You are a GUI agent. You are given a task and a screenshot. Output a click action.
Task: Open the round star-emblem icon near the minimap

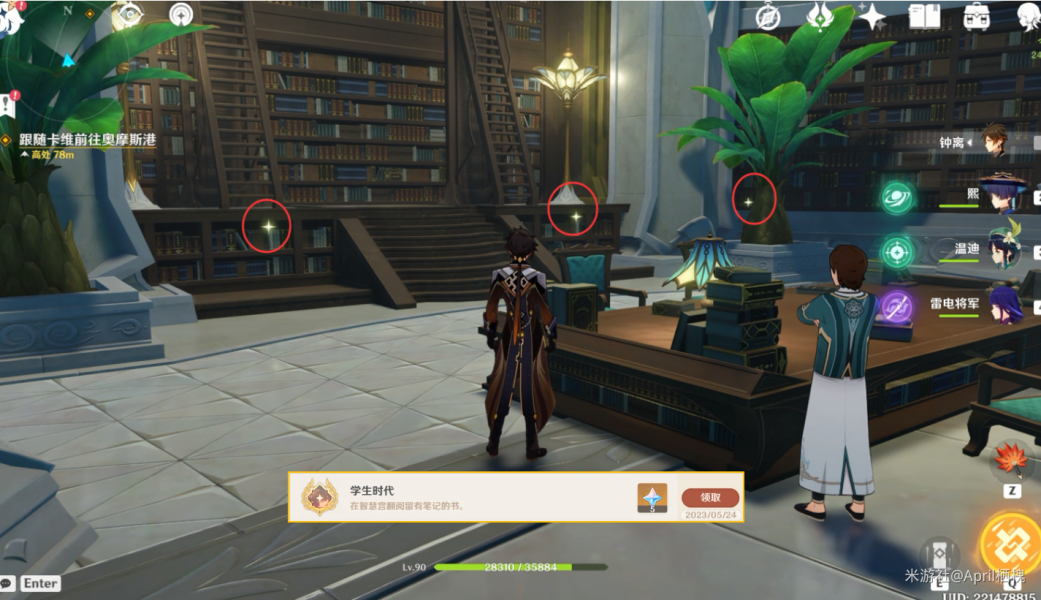(x=181, y=15)
